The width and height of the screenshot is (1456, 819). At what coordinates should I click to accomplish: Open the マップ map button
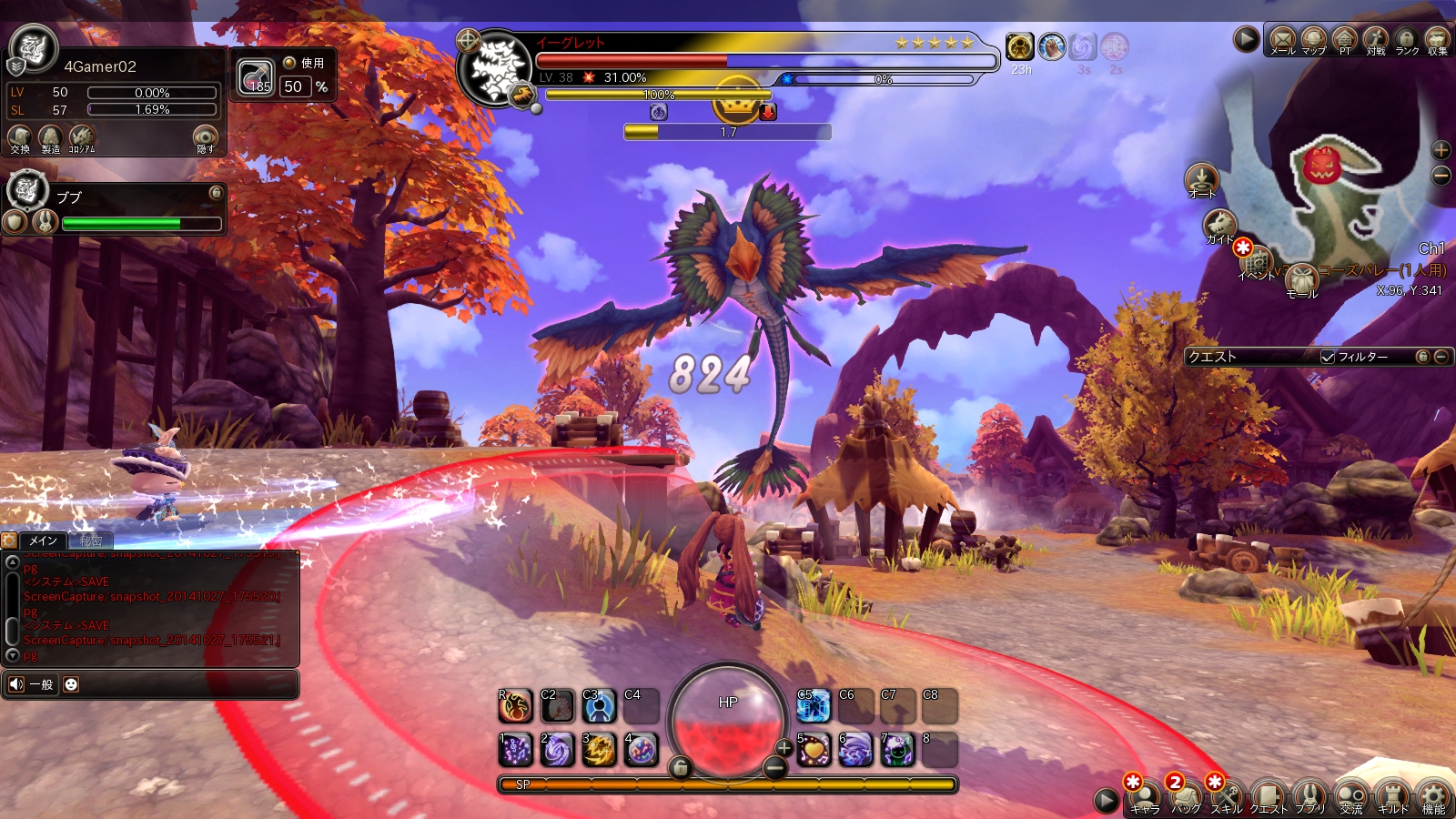1313,39
